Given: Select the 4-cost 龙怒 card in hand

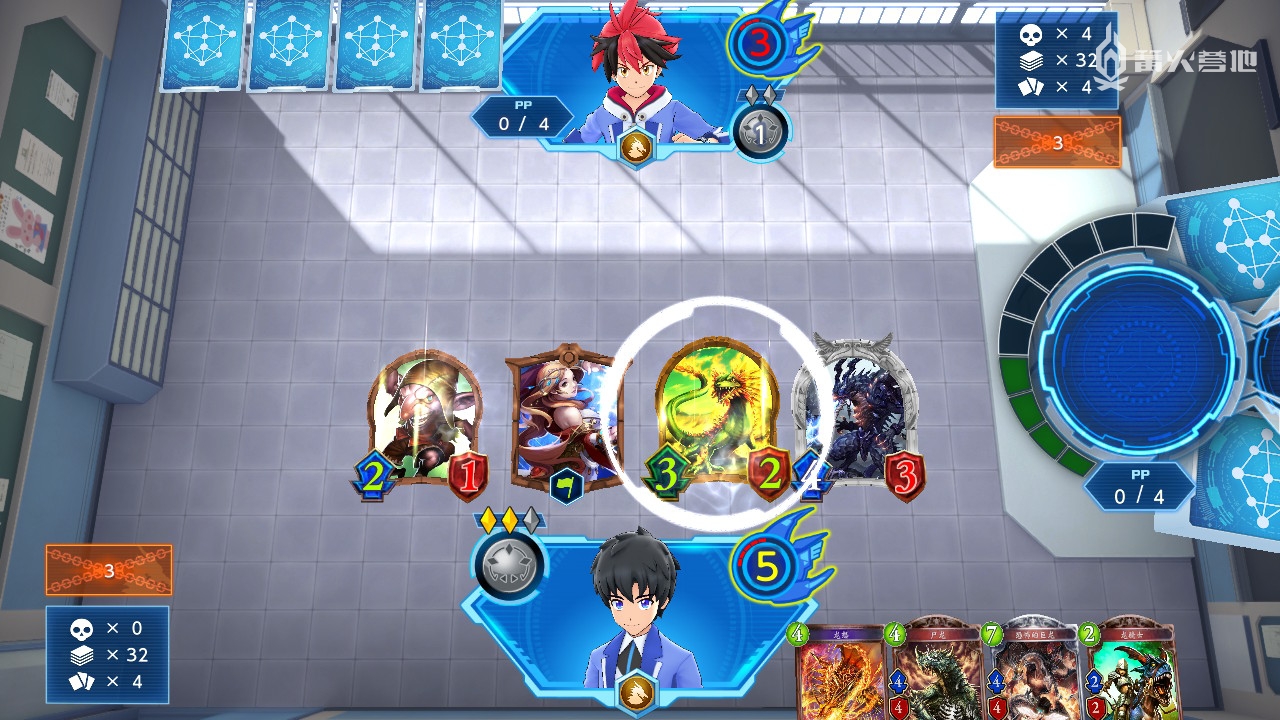Looking at the screenshot, I should point(839,672).
